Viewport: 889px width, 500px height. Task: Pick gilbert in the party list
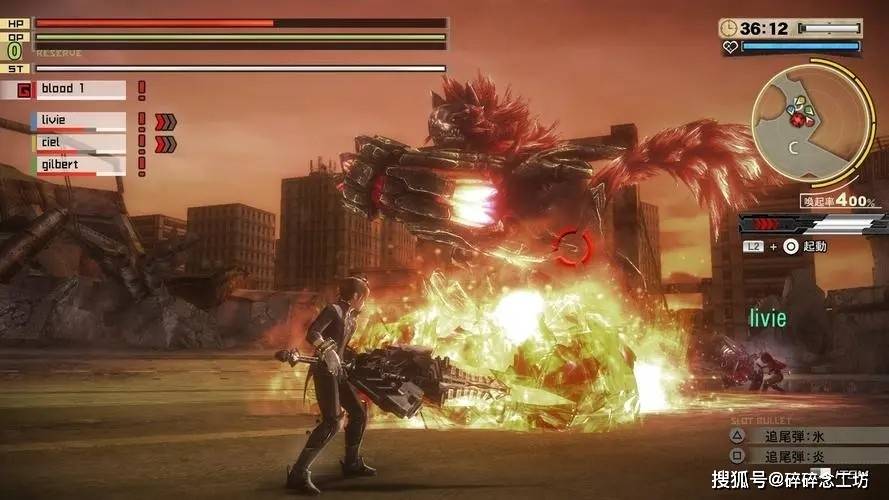(x=80, y=164)
